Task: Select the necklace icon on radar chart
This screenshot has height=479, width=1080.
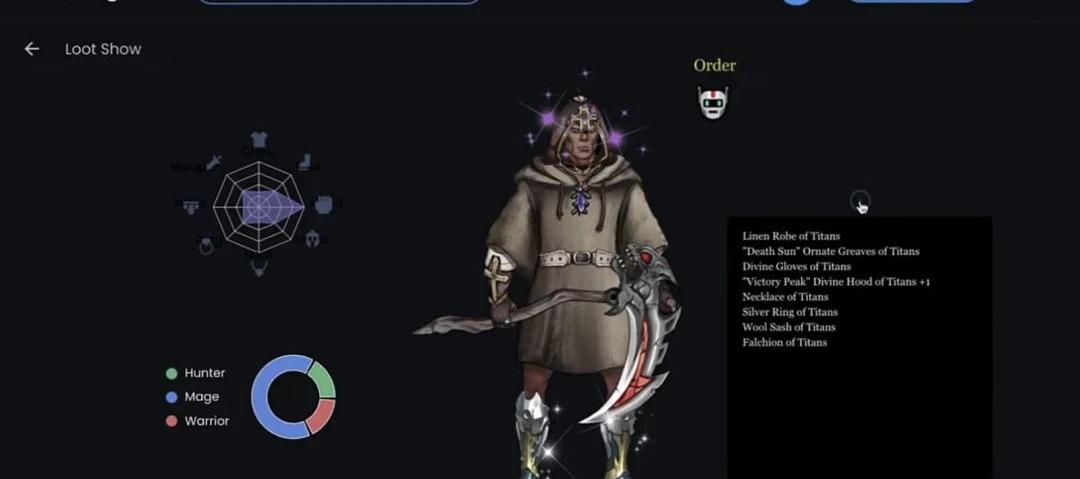Action: click(258, 266)
